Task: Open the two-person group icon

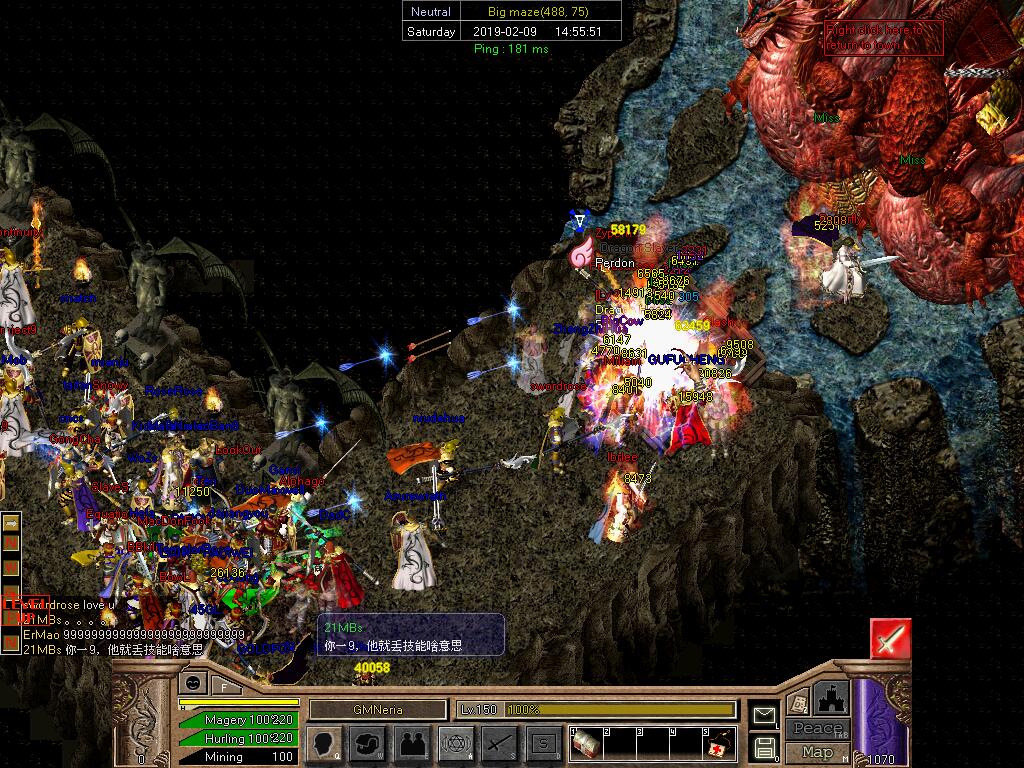Action: (413, 743)
